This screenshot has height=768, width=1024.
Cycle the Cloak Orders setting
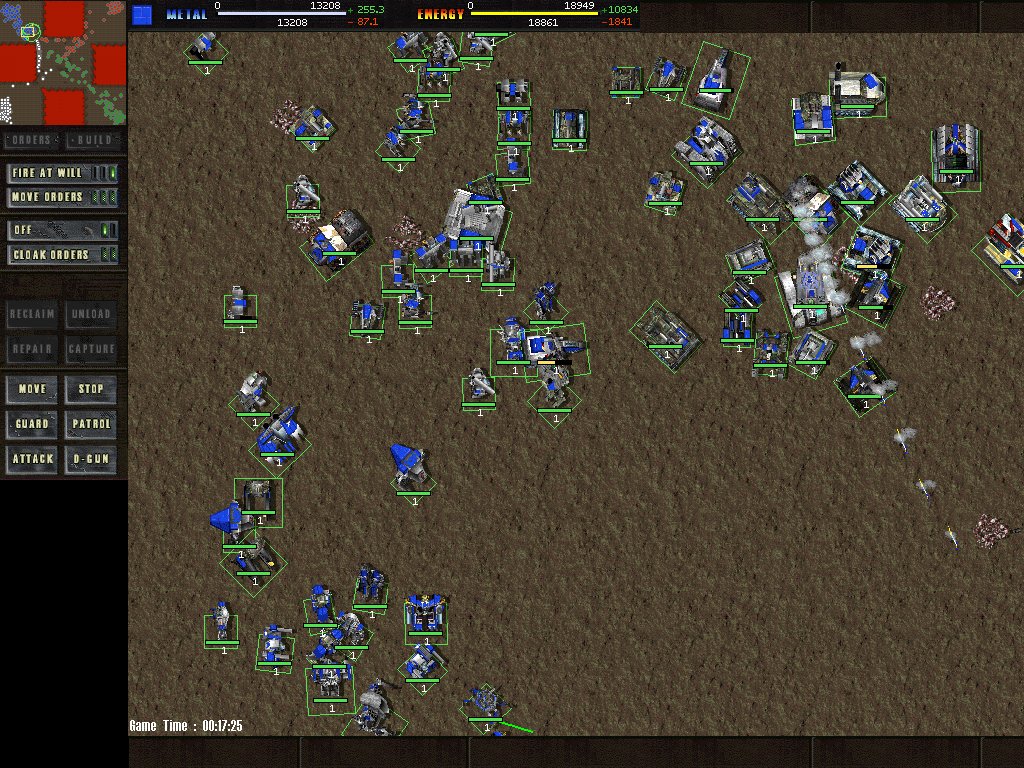pos(62,254)
